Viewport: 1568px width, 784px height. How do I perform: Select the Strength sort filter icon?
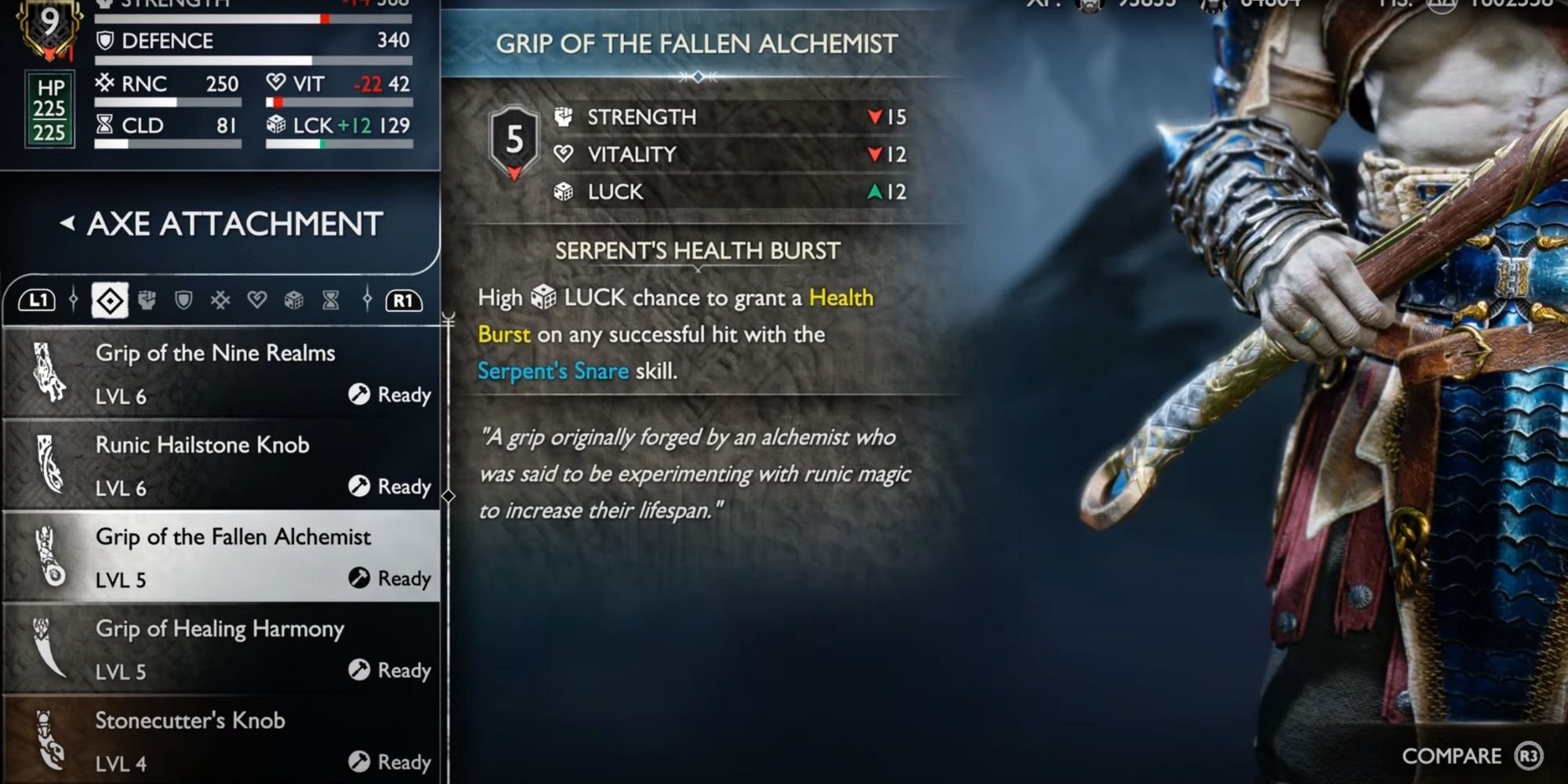147,299
